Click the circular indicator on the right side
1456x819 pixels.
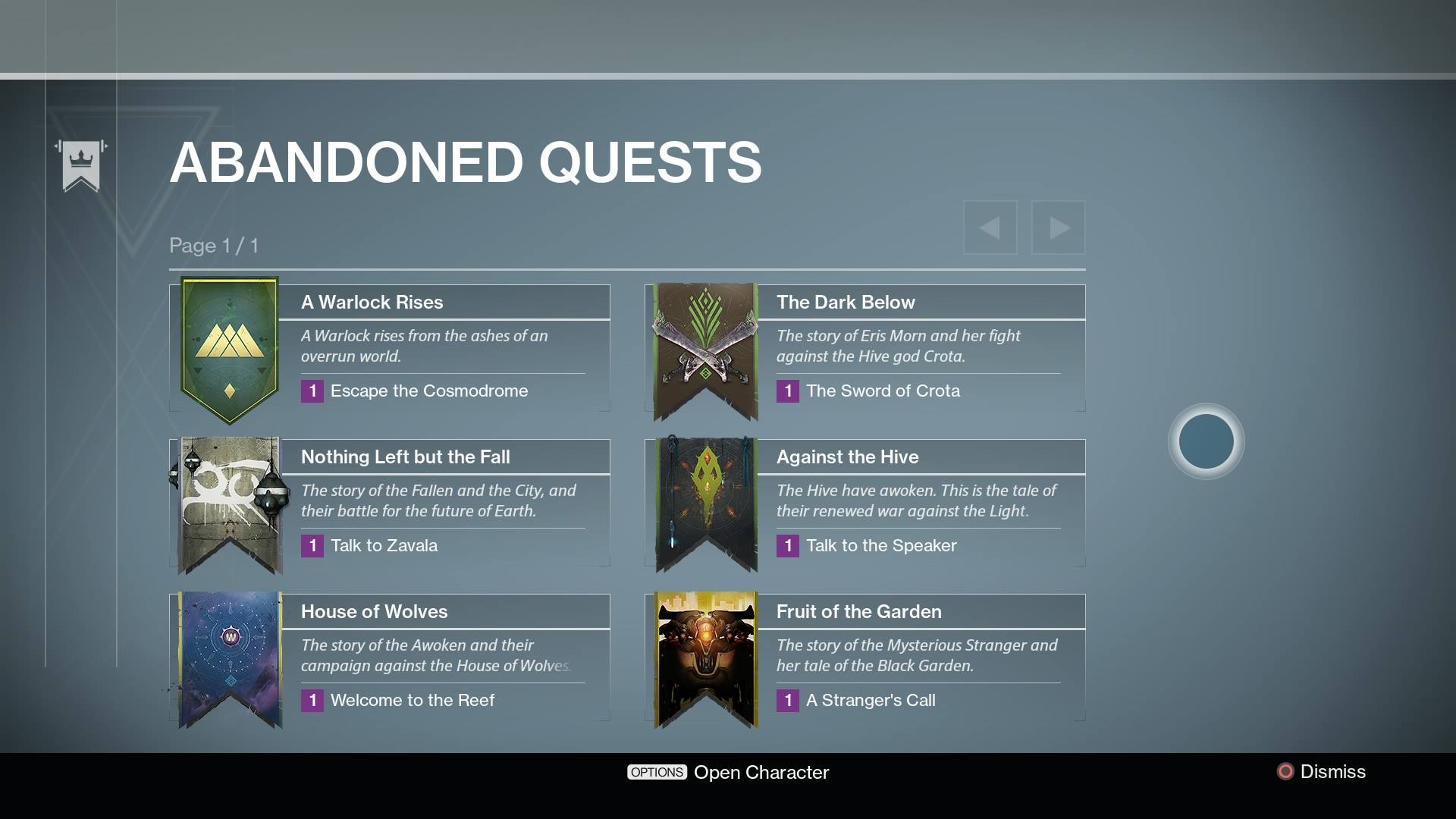[1206, 441]
